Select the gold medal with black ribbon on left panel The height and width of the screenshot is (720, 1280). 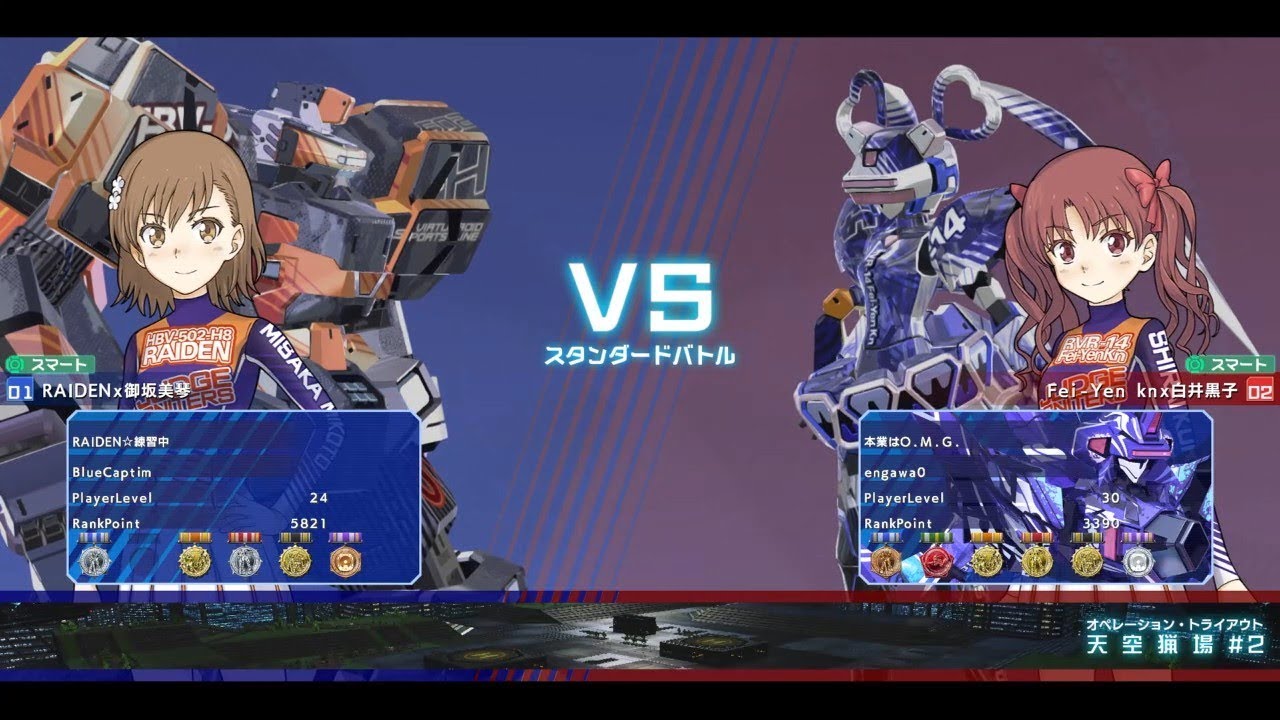click(297, 560)
